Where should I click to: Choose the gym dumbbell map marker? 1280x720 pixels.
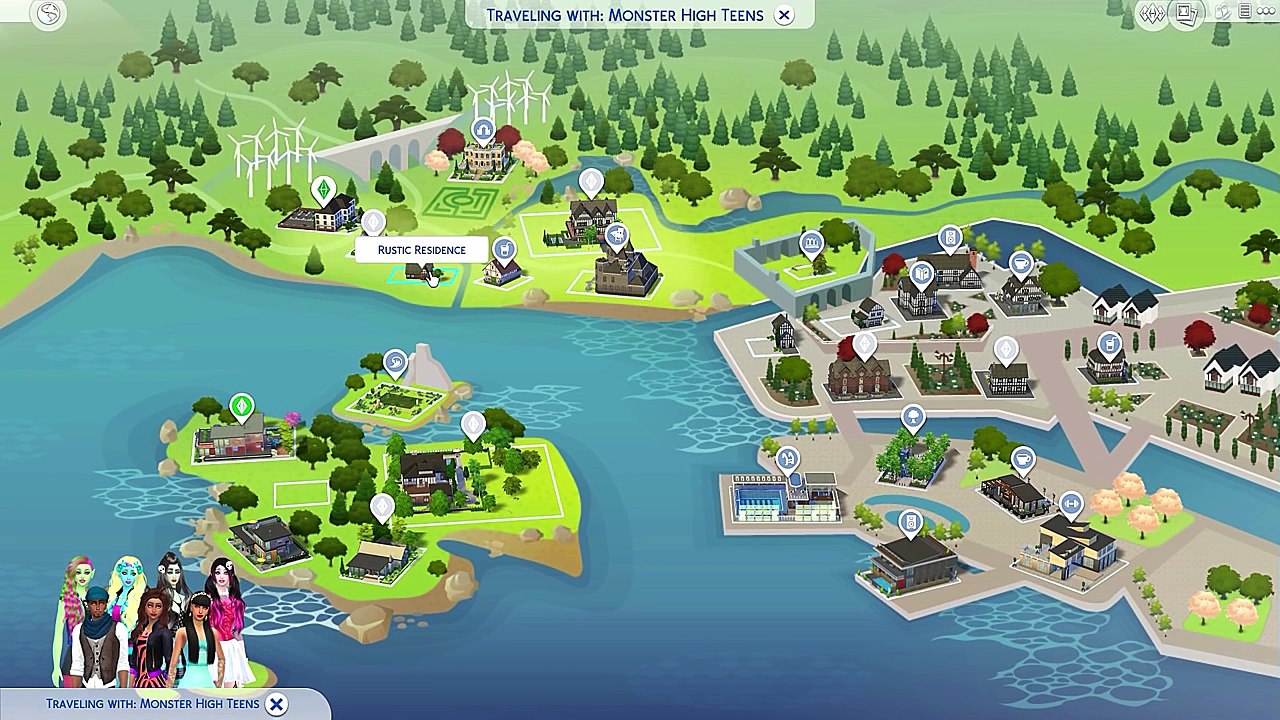coord(1071,504)
